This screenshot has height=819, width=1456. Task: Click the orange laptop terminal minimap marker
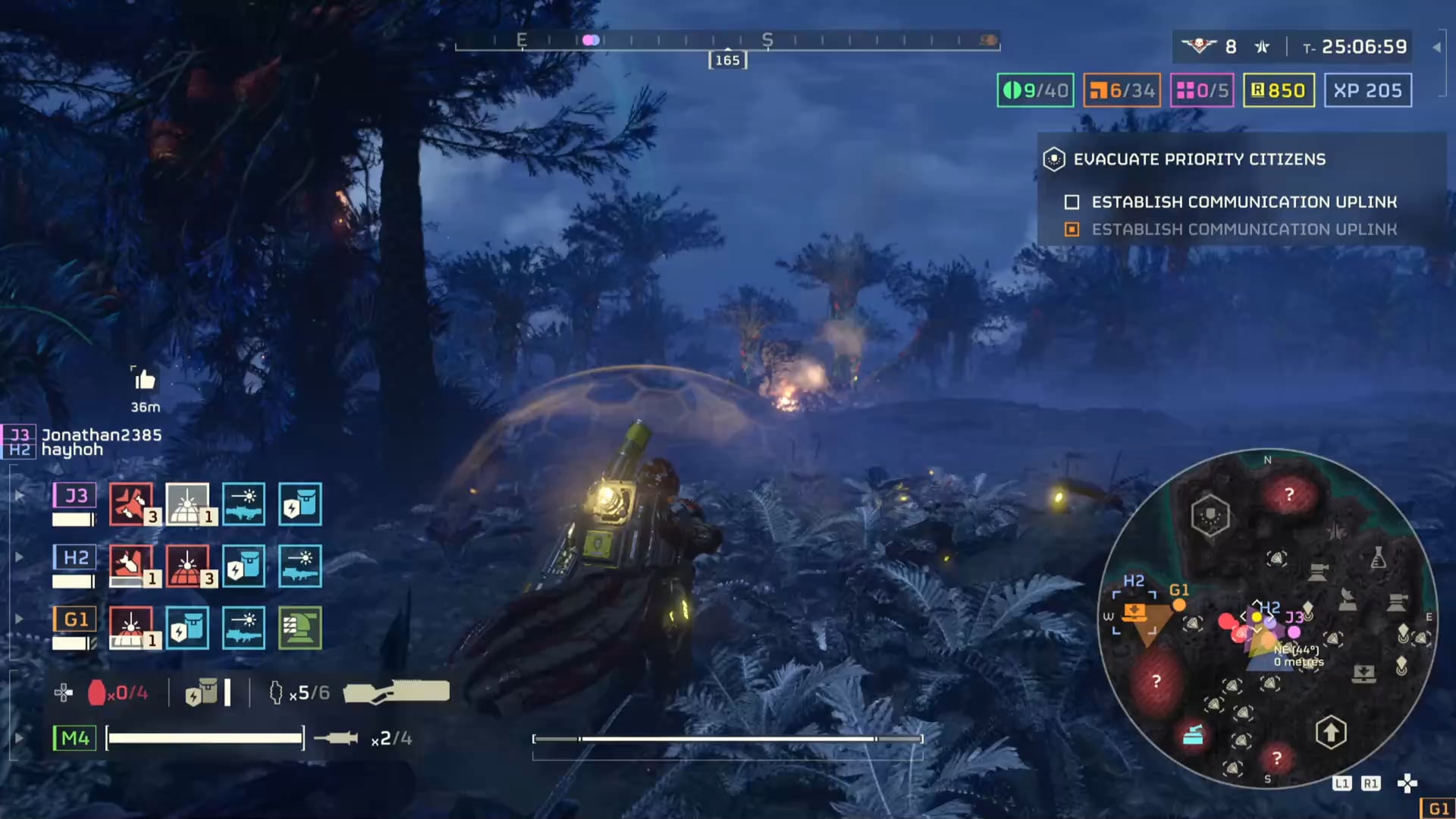click(1134, 611)
